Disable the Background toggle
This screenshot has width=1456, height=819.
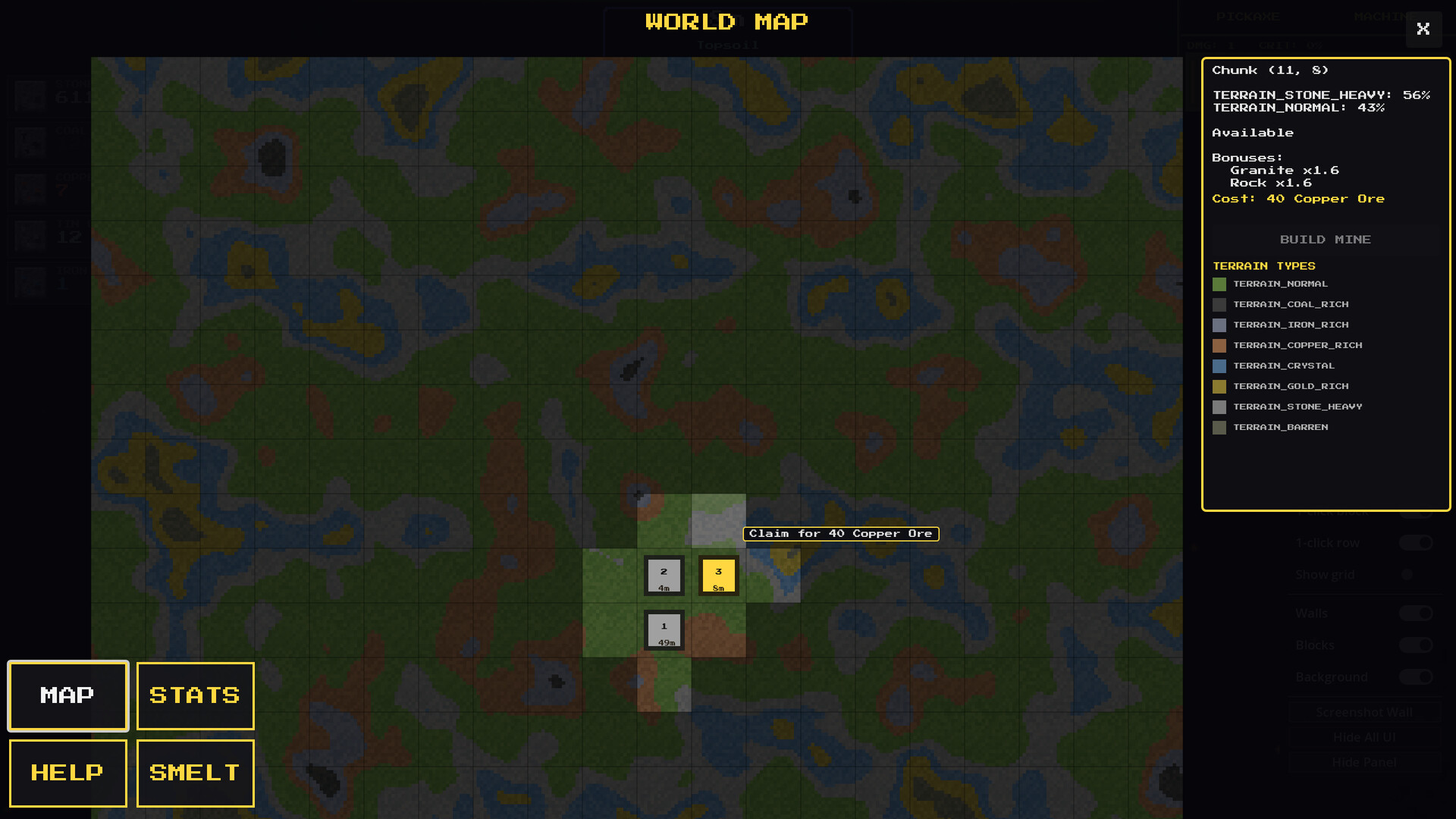point(1415,677)
